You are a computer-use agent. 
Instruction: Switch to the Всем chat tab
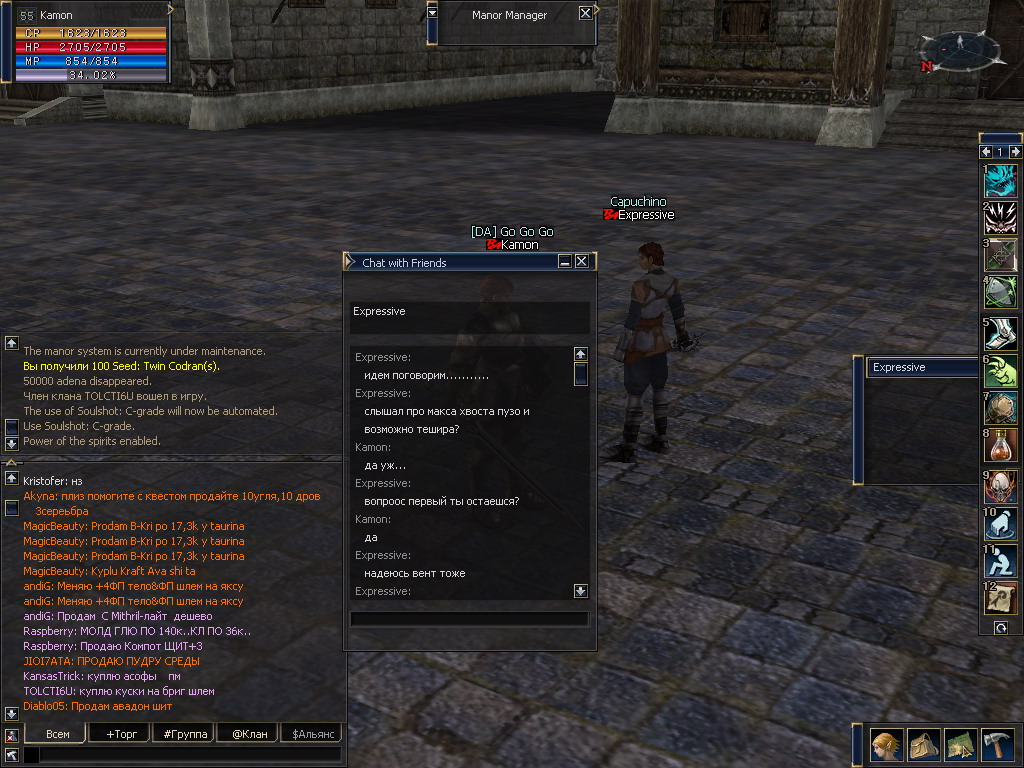(x=58, y=734)
